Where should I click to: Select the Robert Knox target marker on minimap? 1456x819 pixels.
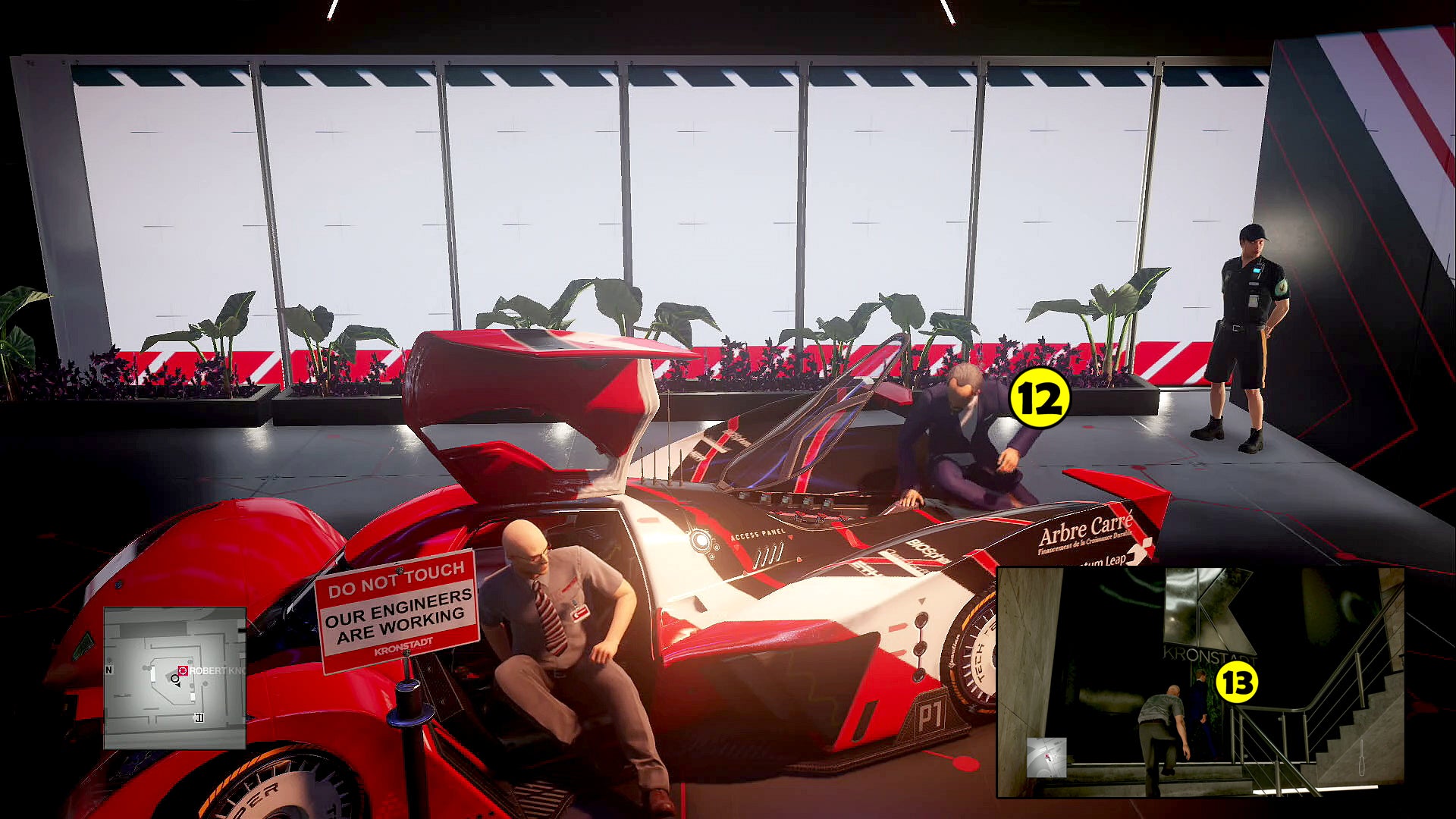tap(183, 670)
